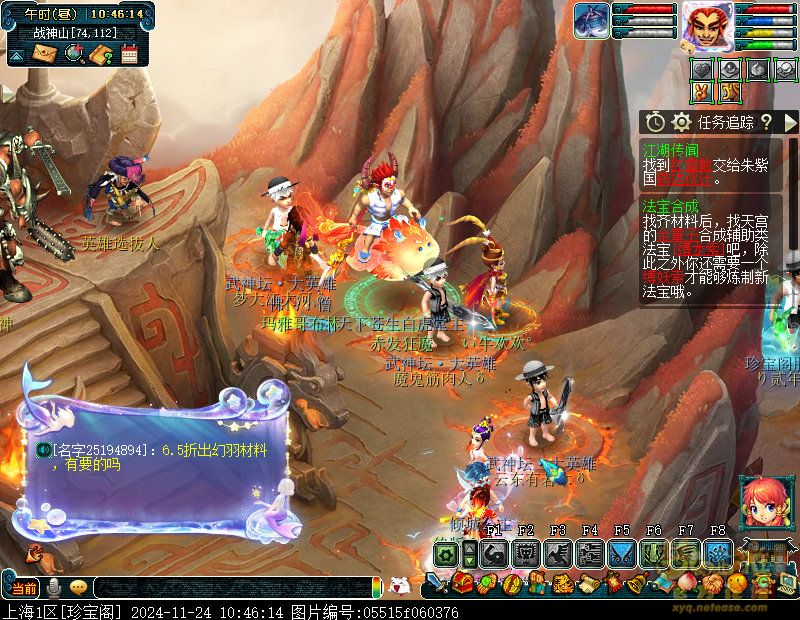Click the green gear button beside hotbar
Screen dimensions: 800x620
point(446,554)
